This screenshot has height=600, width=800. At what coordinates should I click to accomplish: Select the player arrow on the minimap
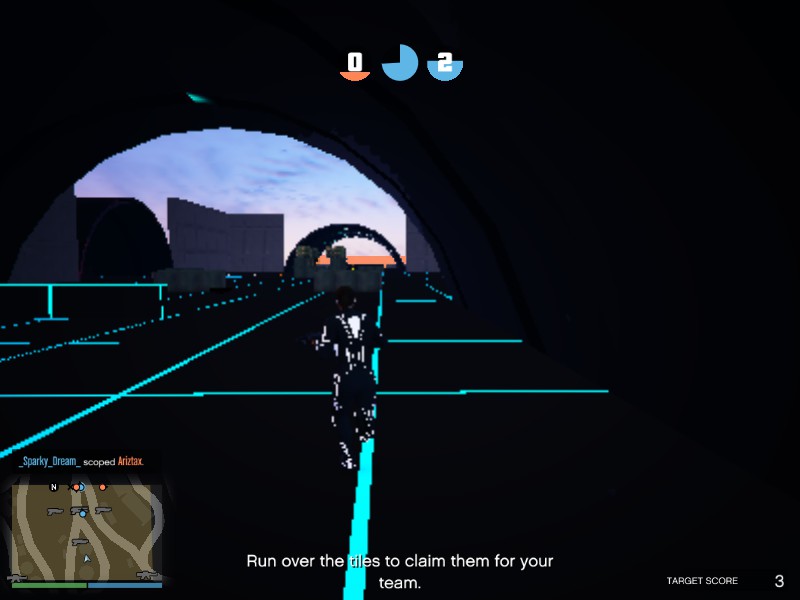[x=87, y=559]
